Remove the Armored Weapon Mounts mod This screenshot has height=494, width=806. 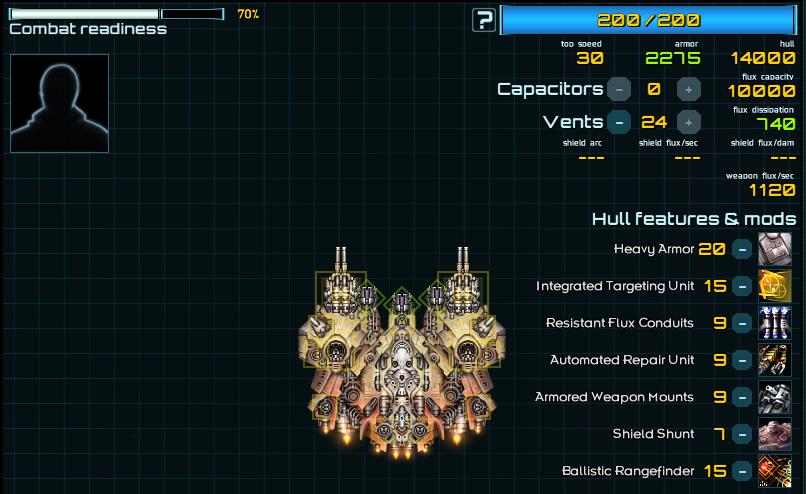(x=742, y=397)
